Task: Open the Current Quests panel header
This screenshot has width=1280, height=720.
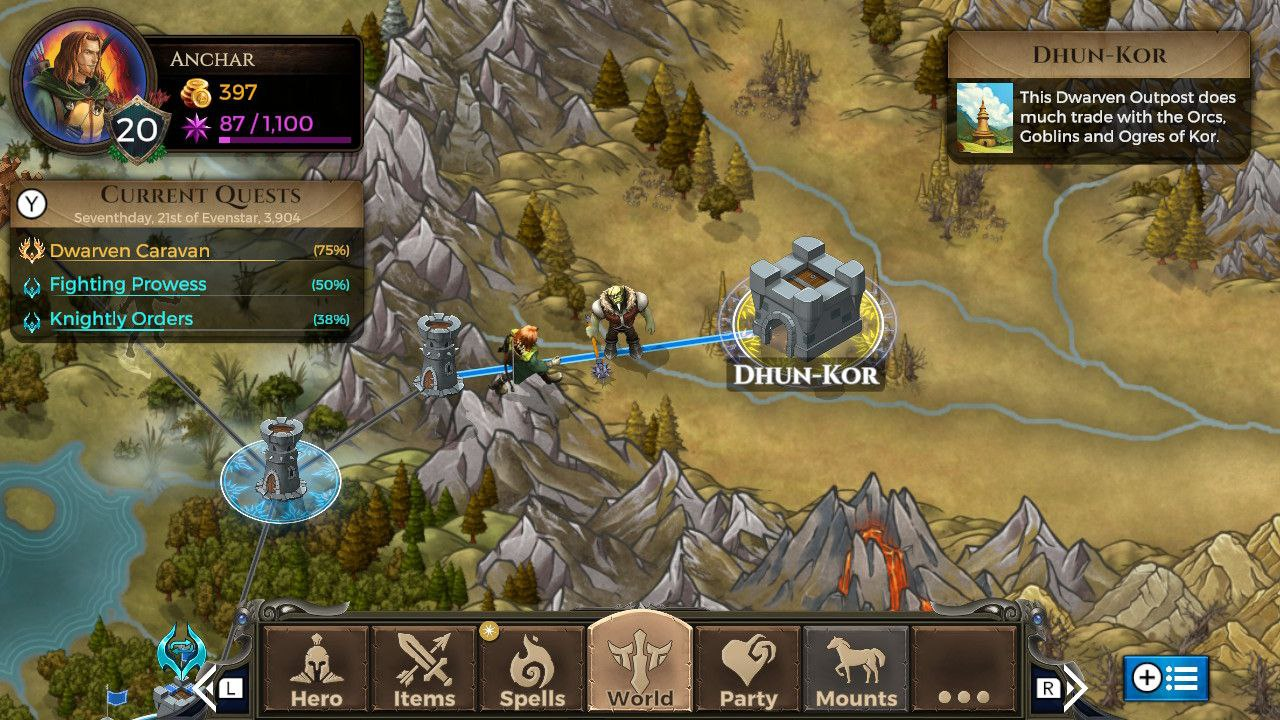Action: coord(200,202)
